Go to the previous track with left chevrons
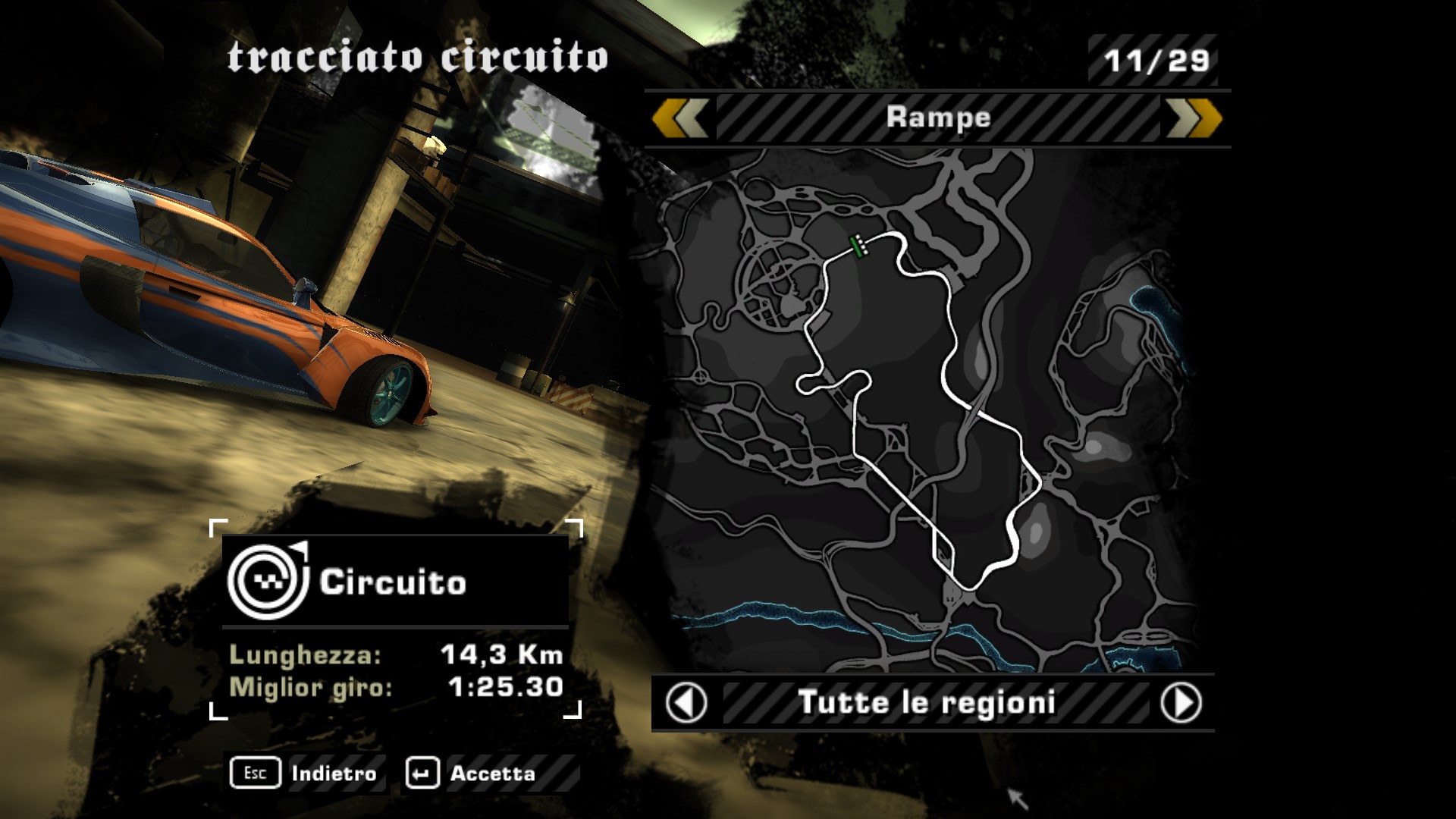 pyautogui.click(x=679, y=118)
